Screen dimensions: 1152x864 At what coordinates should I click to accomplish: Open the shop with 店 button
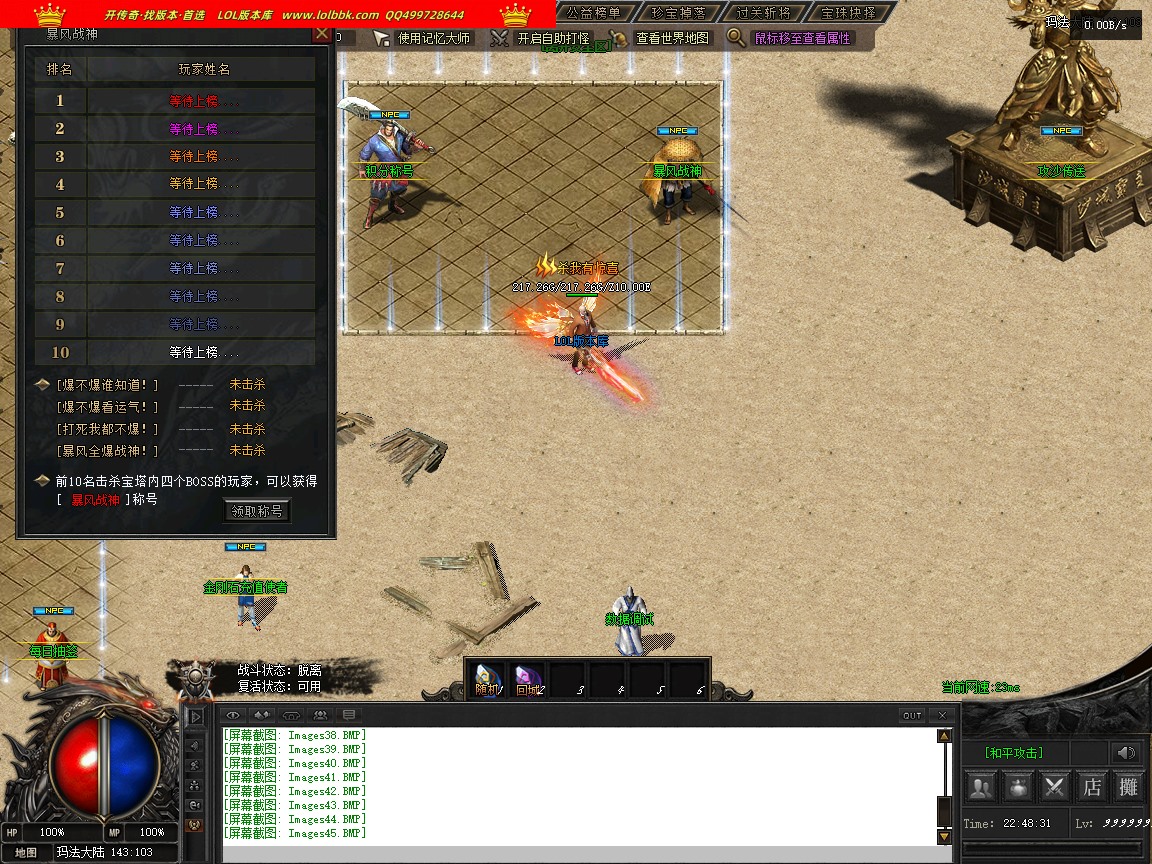[1092, 787]
